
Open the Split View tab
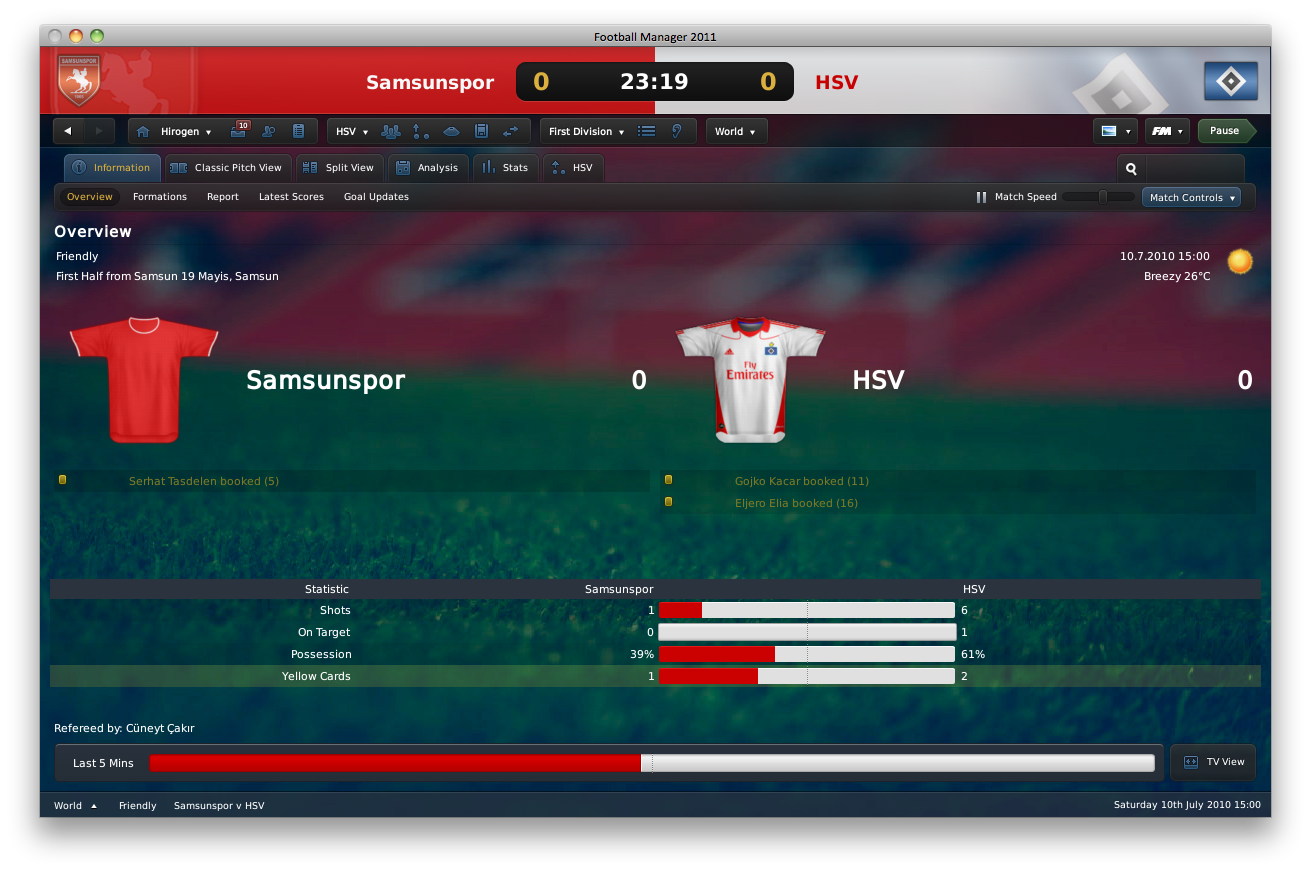339,168
